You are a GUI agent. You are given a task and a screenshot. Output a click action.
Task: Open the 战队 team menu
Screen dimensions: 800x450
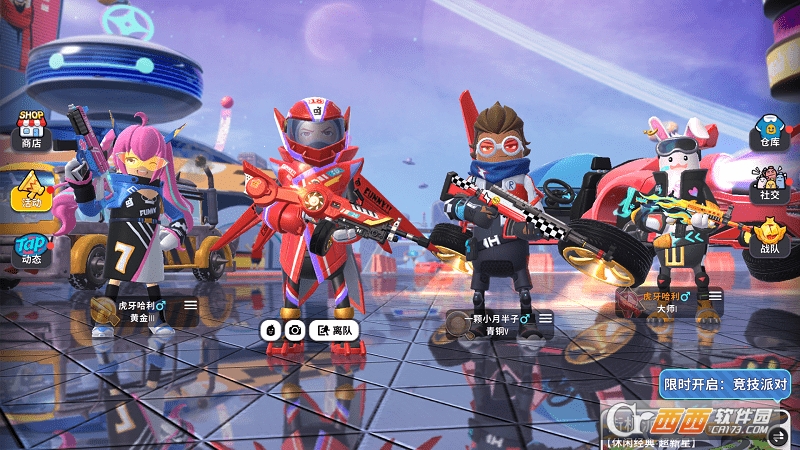(x=768, y=238)
